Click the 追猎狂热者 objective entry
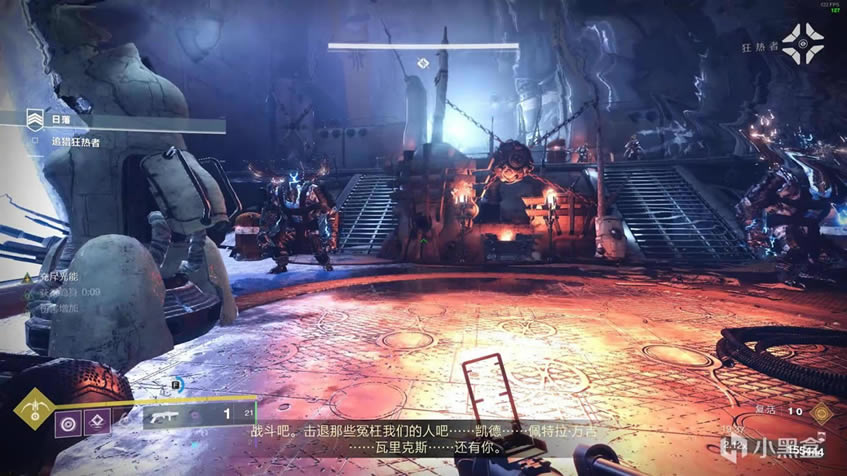This screenshot has height=476, width=847. click(x=76, y=142)
